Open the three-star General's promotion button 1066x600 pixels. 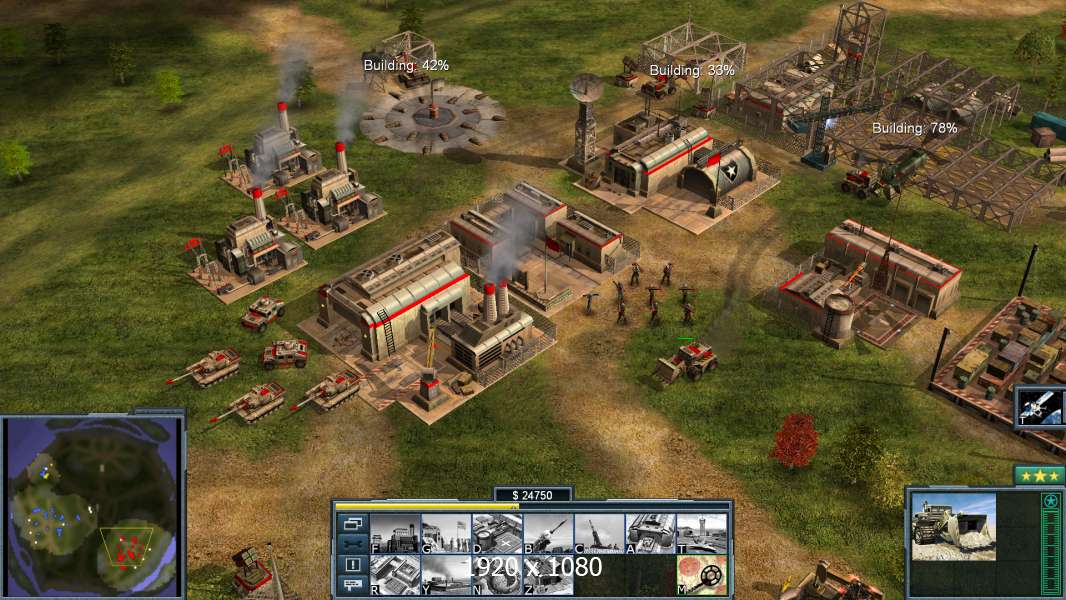[1039, 476]
